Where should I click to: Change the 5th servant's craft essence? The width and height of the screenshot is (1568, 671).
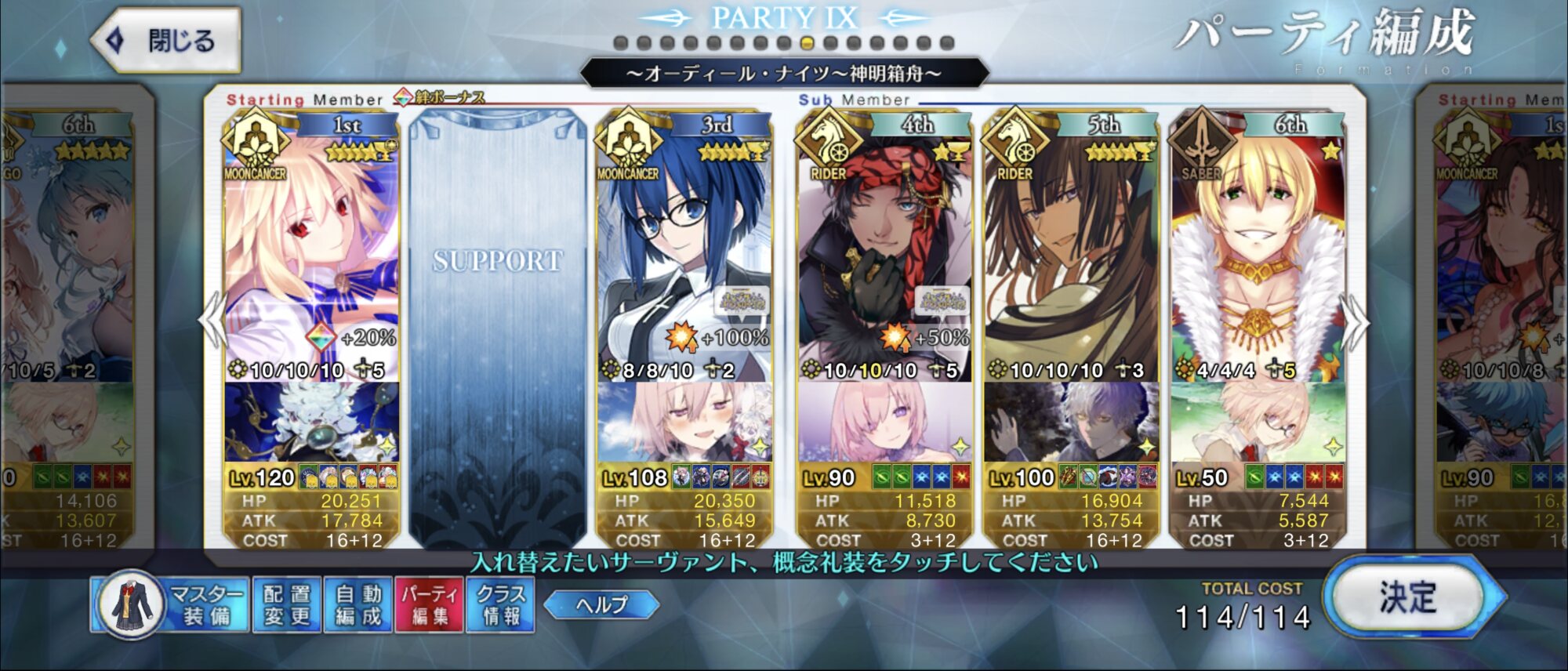click(x=1070, y=422)
